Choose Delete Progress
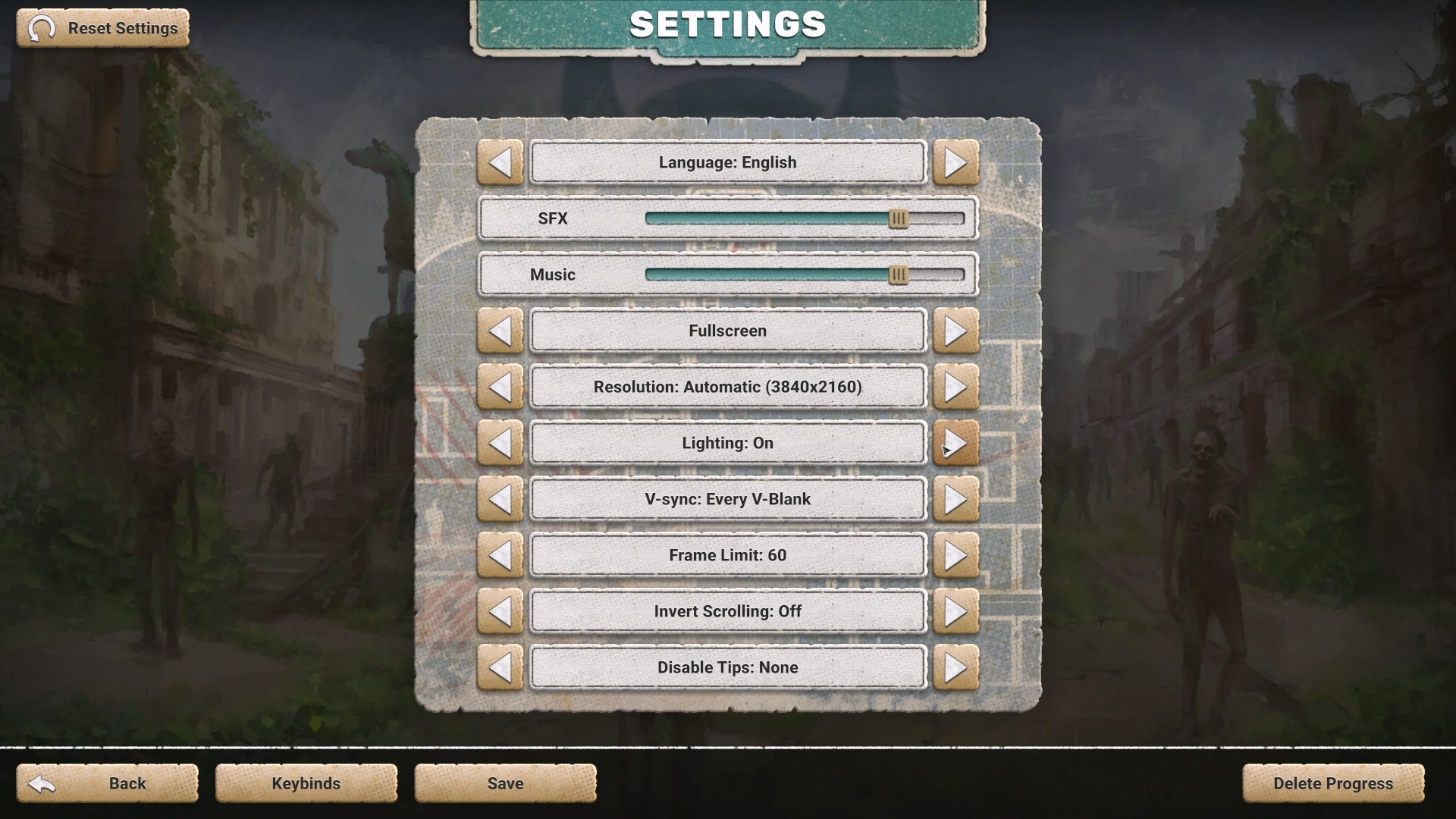Viewport: 1456px width, 819px height. 1332,783
